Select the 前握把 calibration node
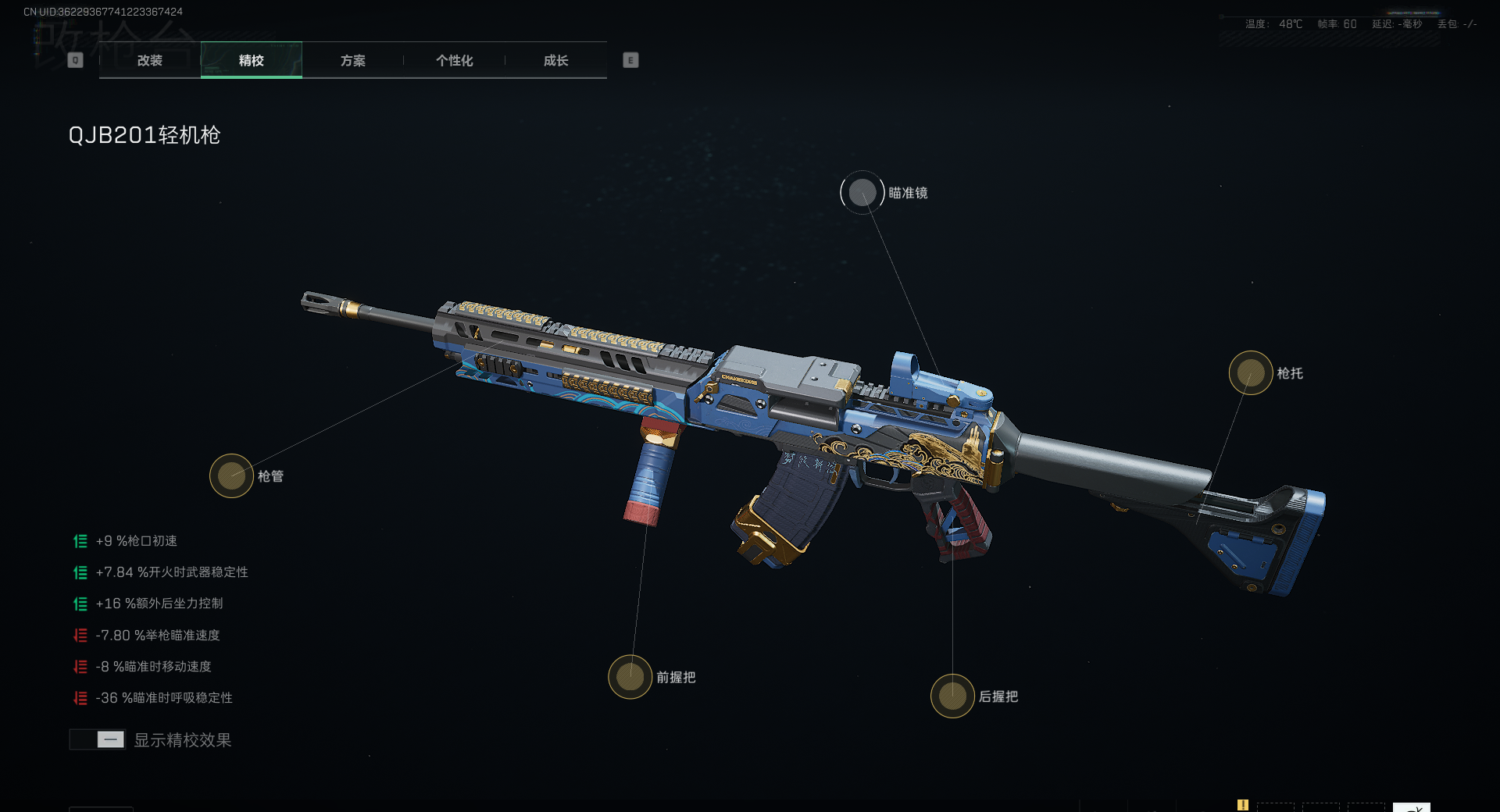The width and height of the screenshot is (1500, 812). tap(630, 677)
